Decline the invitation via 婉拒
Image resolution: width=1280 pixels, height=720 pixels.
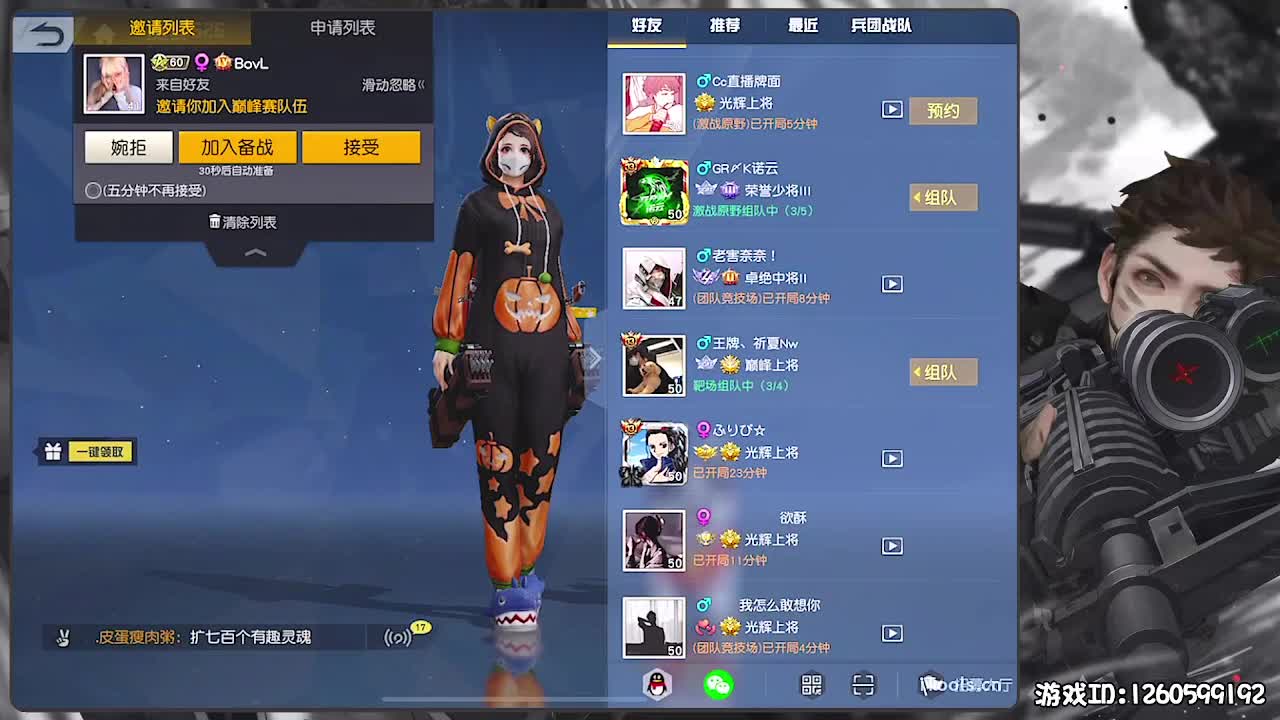(x=128, y=147)
